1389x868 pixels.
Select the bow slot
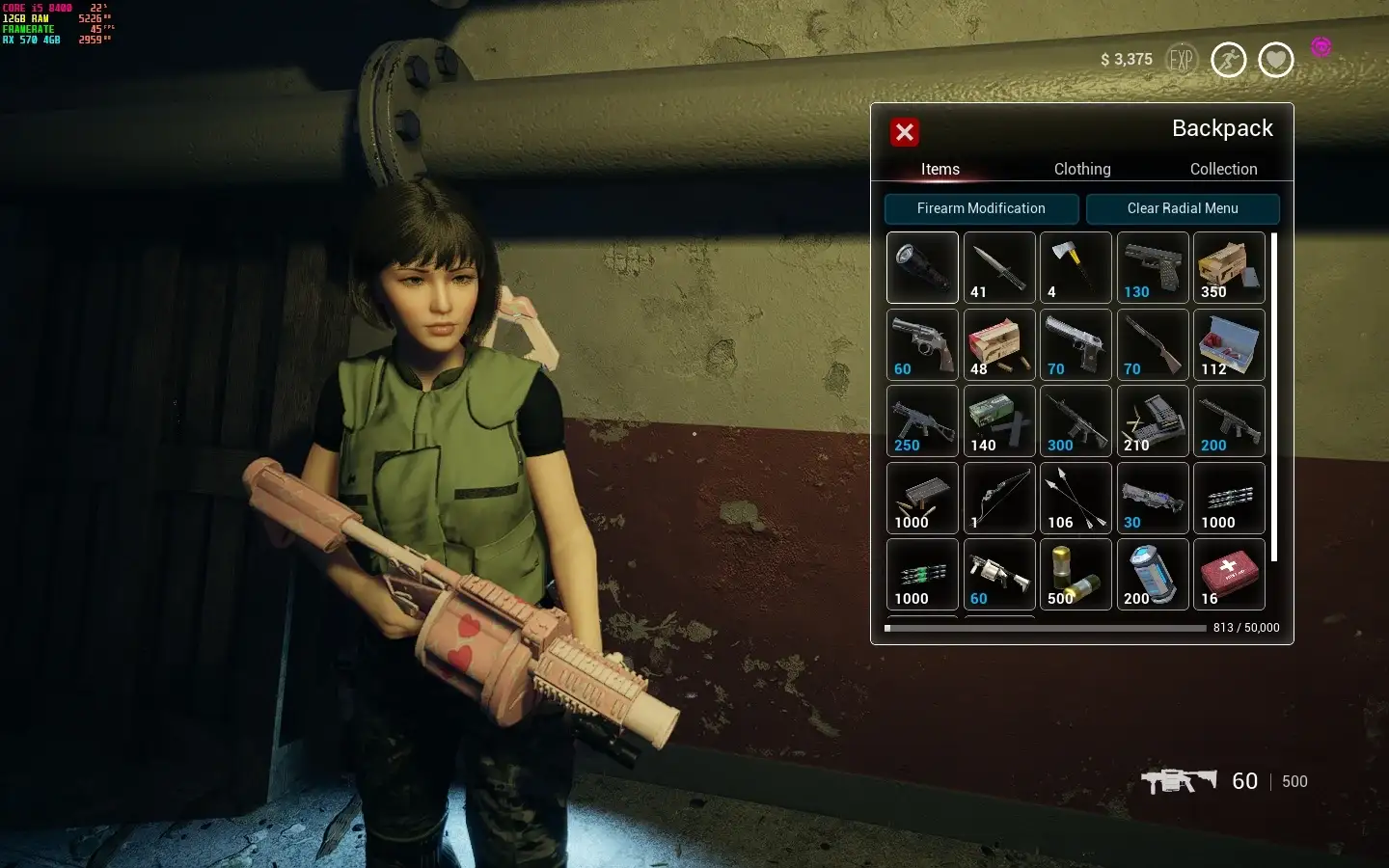[999, 498]
